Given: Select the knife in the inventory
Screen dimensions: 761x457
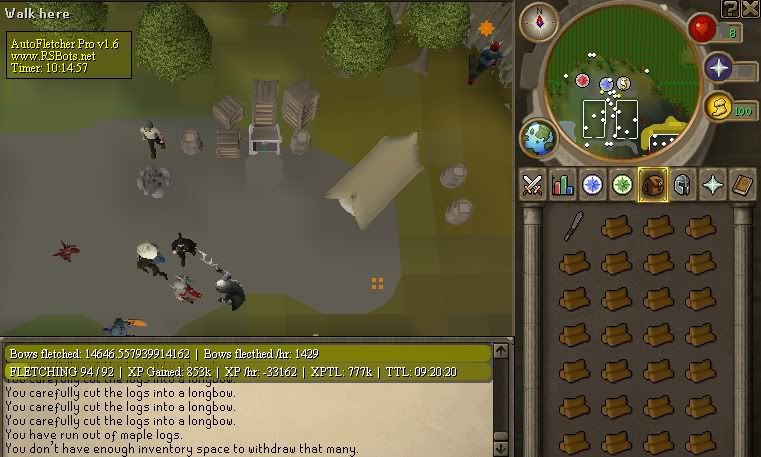Looking at the screenshot, I should (573, 225).
